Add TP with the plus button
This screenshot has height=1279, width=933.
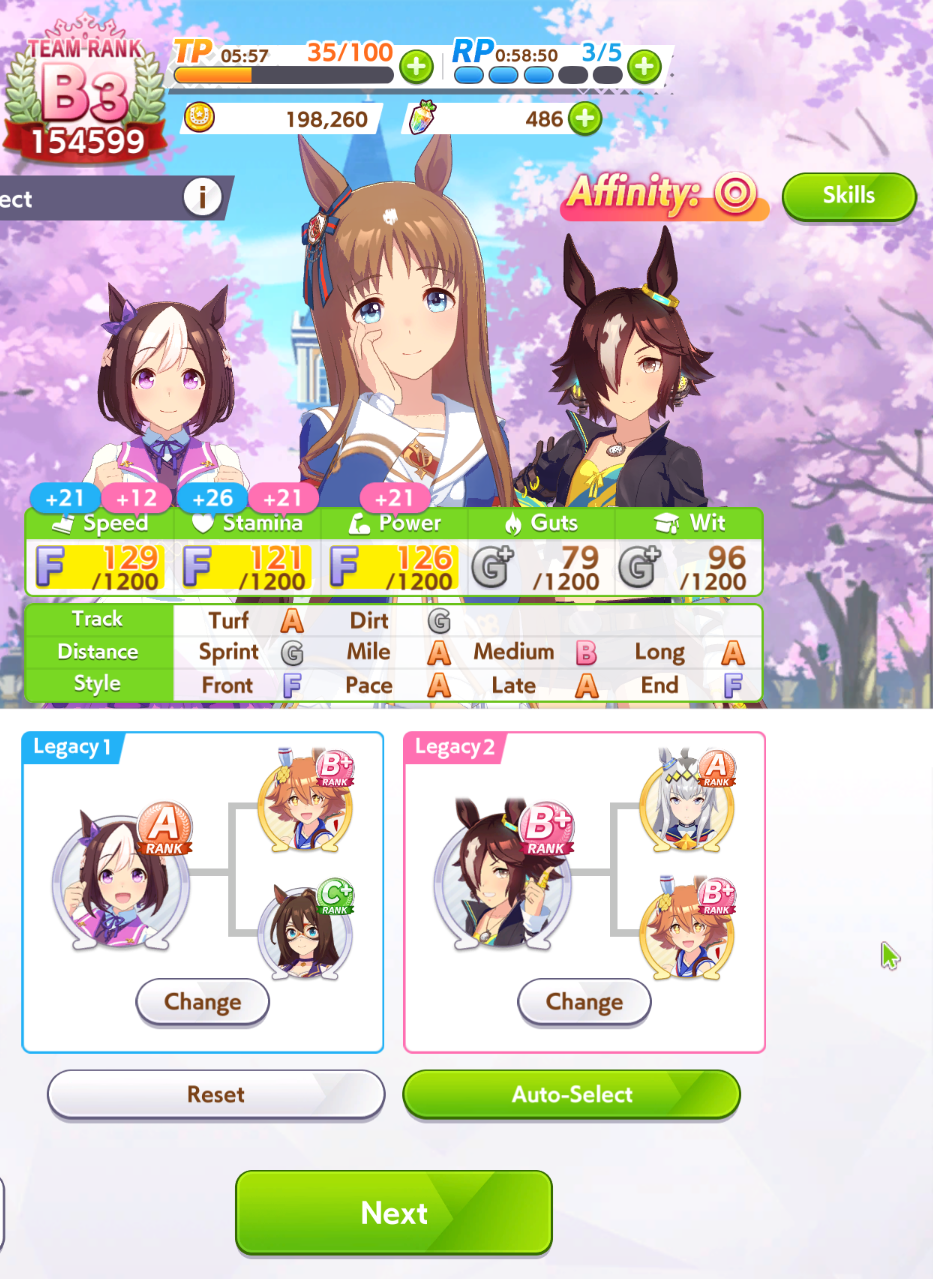tap(416, 68)
